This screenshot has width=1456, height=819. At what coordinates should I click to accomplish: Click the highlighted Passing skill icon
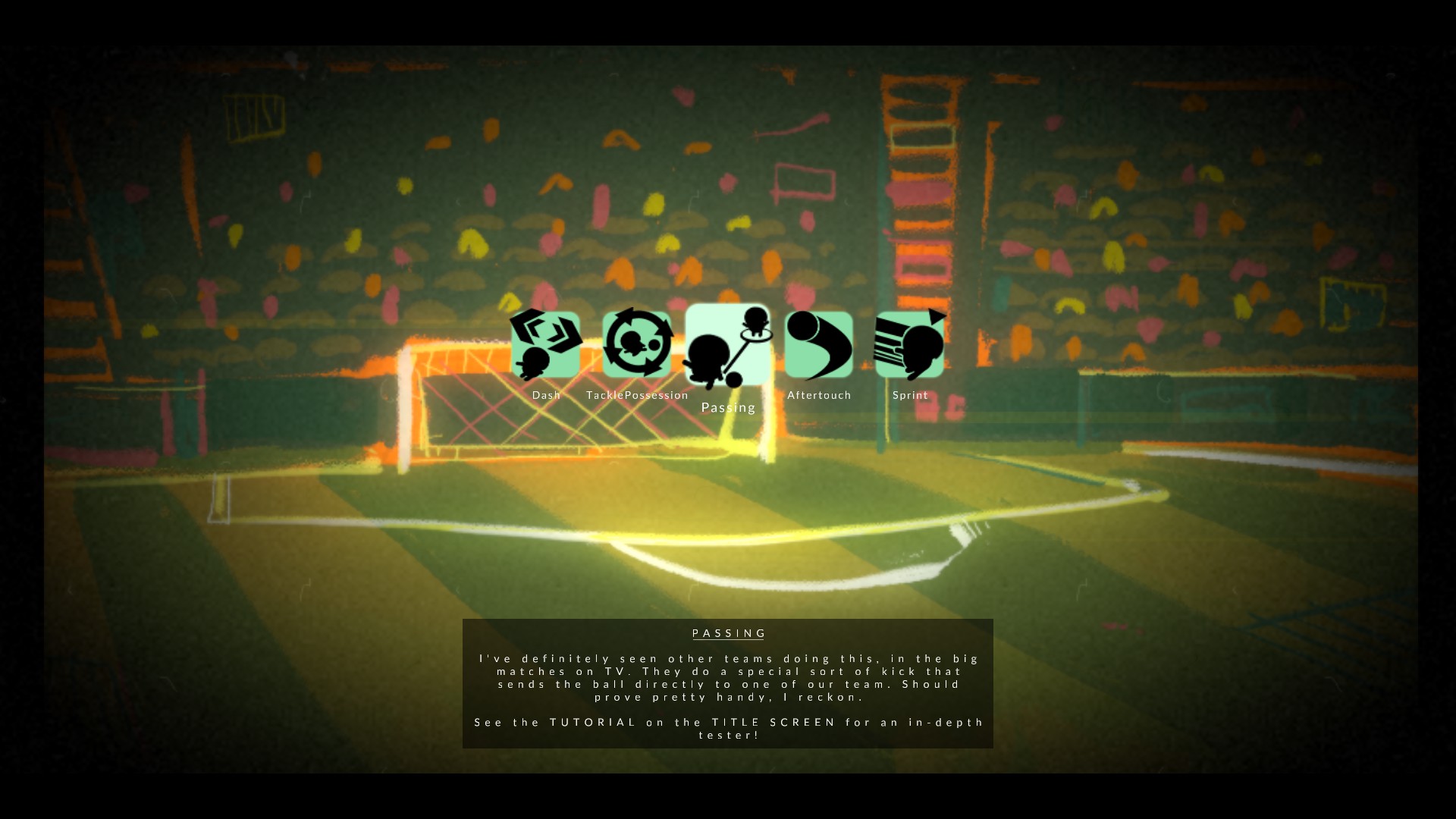pos(727,345)
